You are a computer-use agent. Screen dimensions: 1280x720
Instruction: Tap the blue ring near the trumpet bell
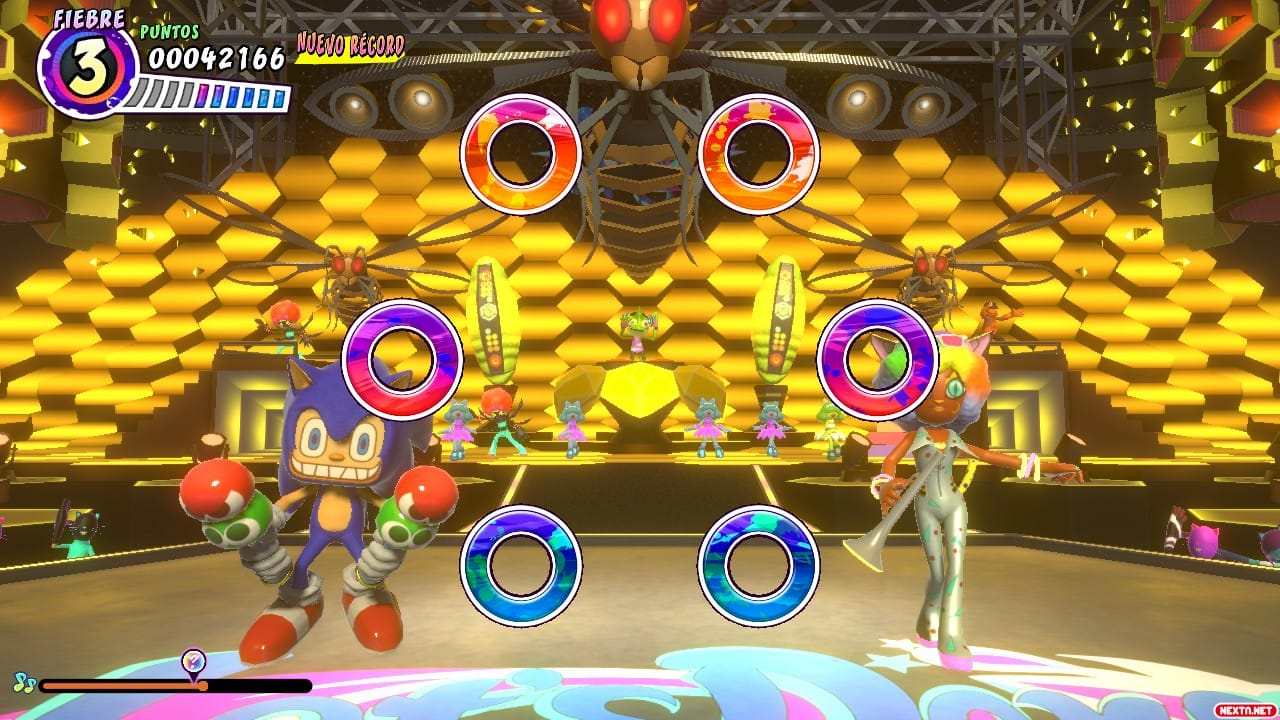(758, 566)
